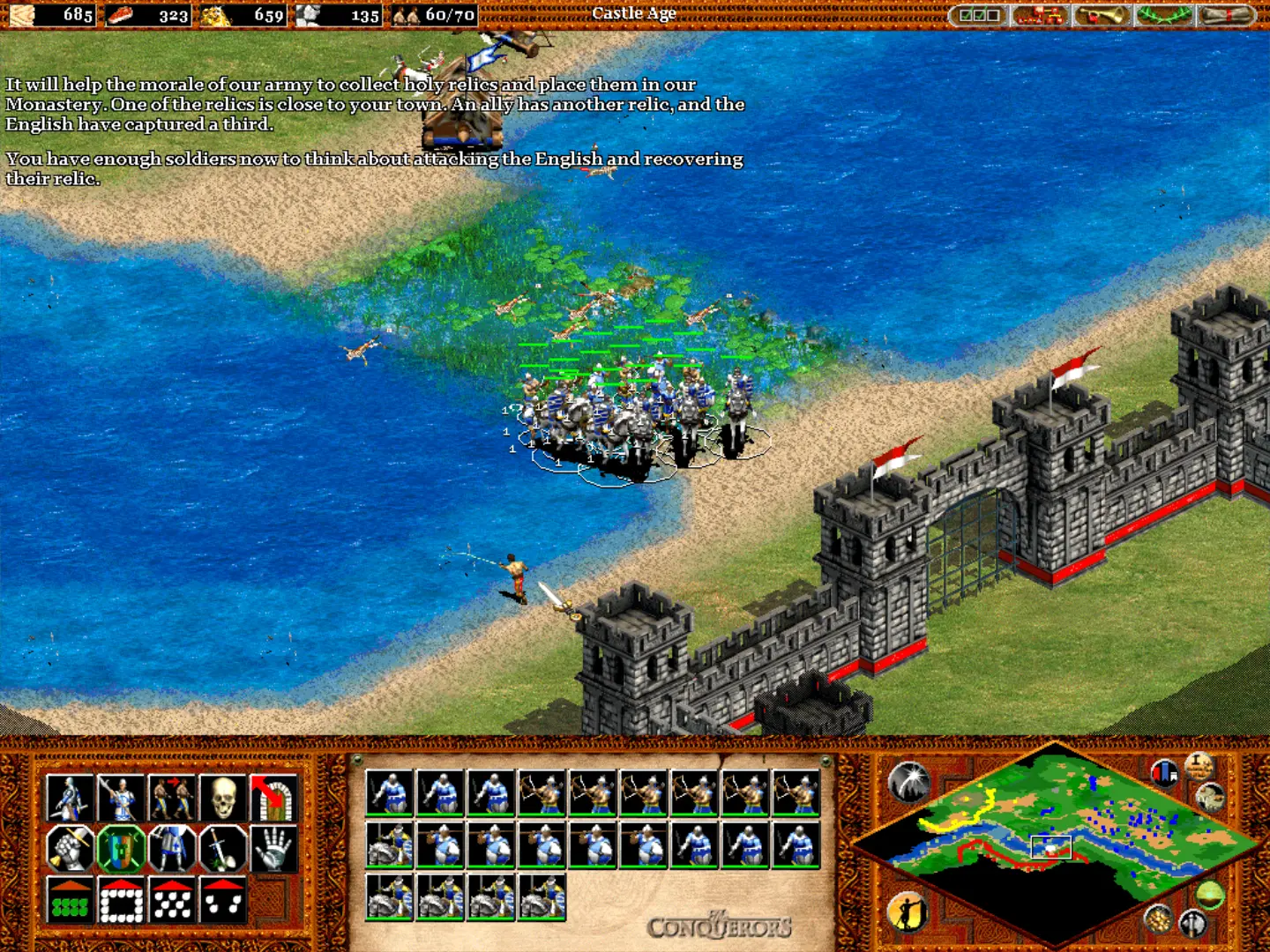Viewport: 1270px width, 952px height.
Task: Send a flare signal from the minimap panel
Action: point(908,781)
